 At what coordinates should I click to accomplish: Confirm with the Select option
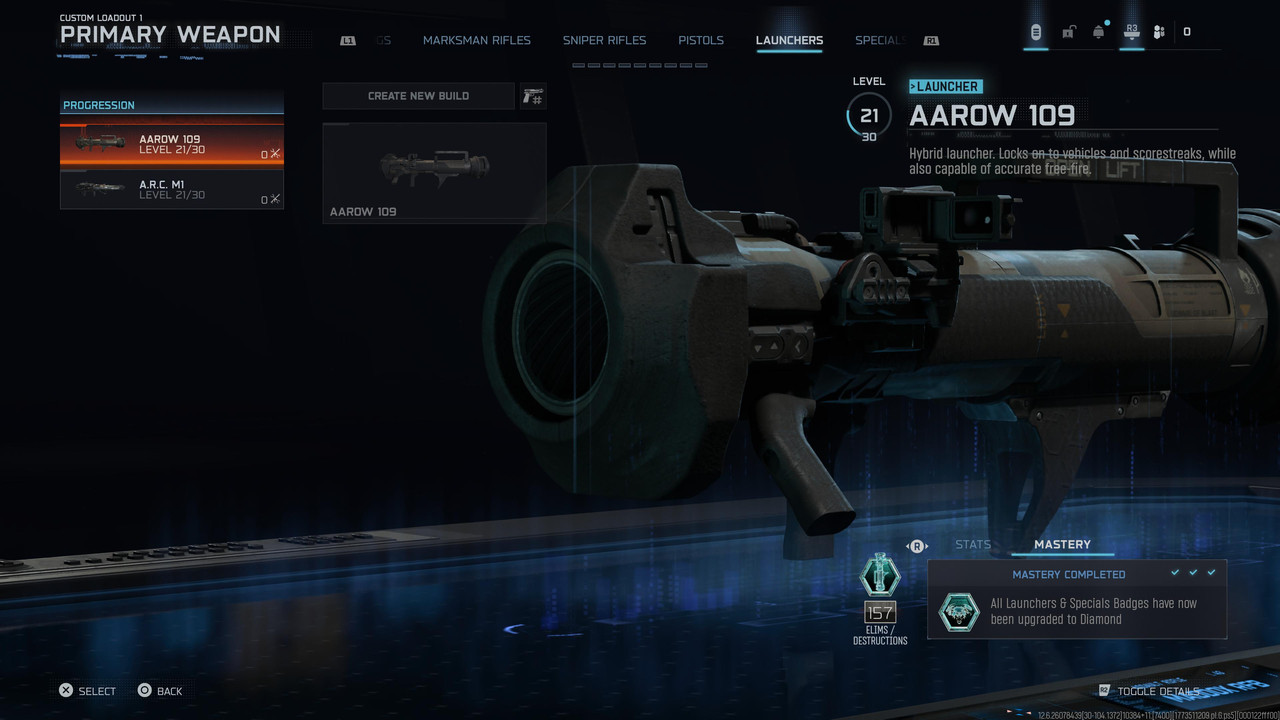click(x=87, y=691)
